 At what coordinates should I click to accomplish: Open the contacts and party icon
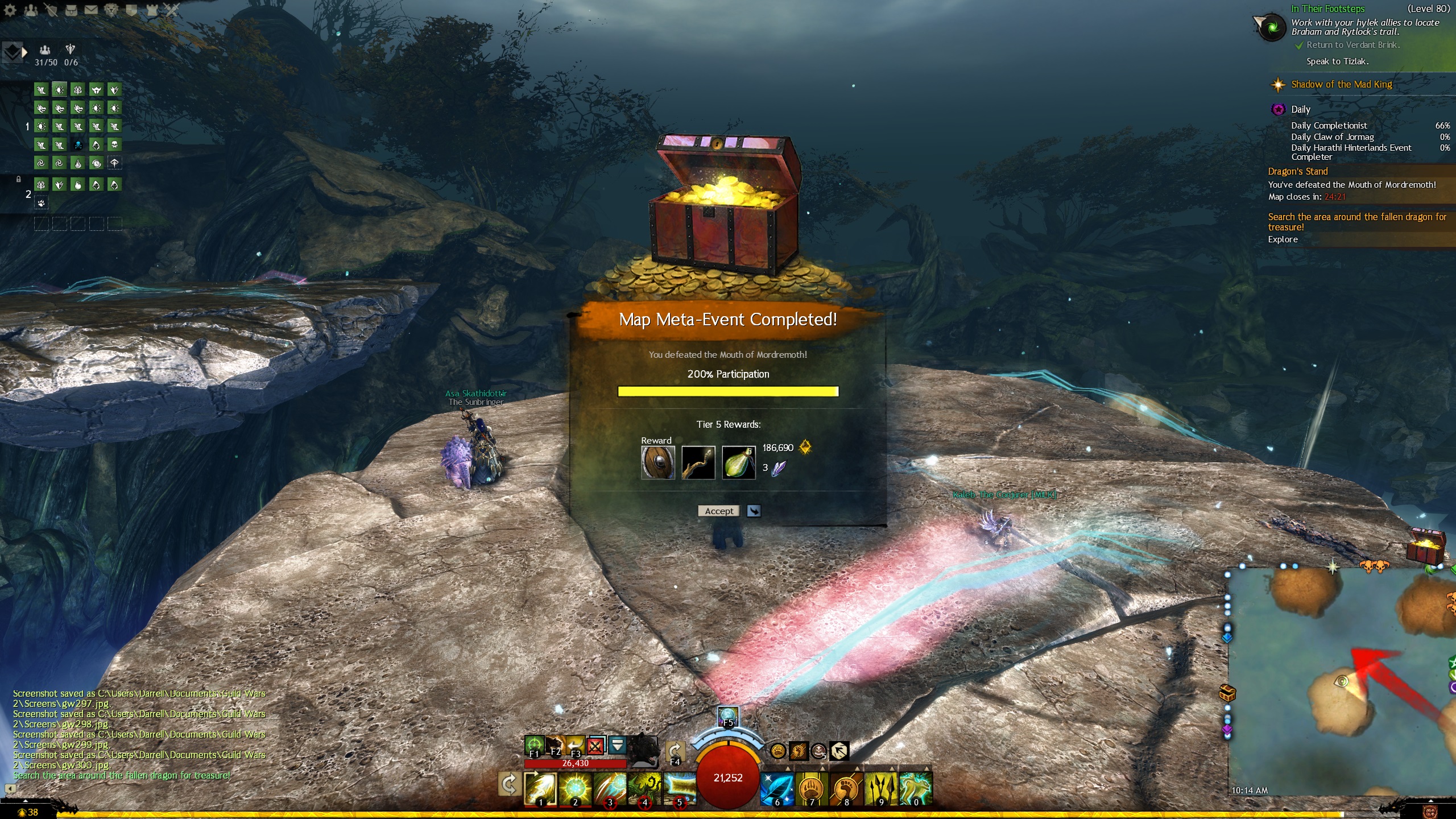tap(31, 10)
